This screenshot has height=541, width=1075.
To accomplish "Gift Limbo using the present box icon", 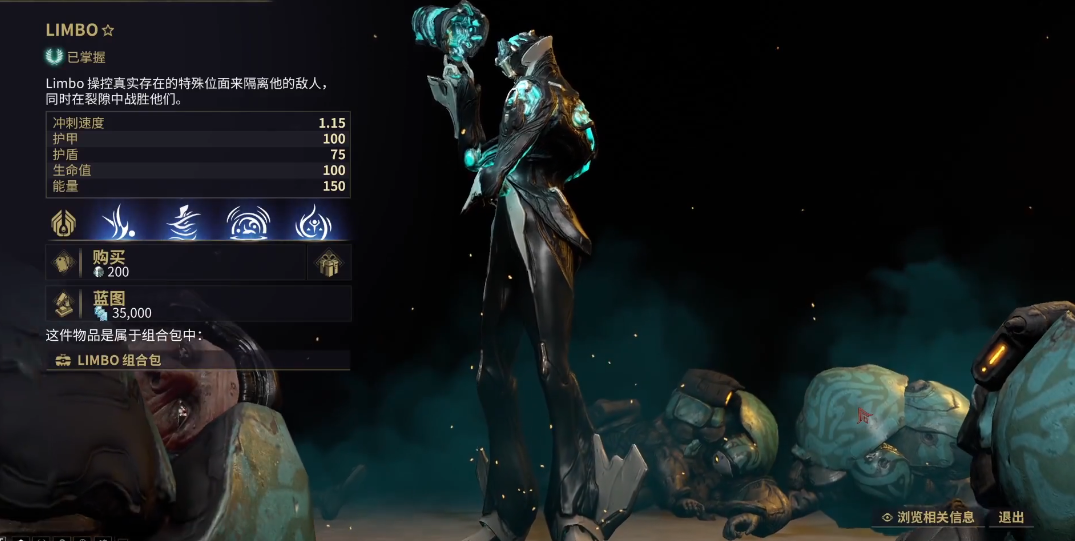I will point(329,263).
